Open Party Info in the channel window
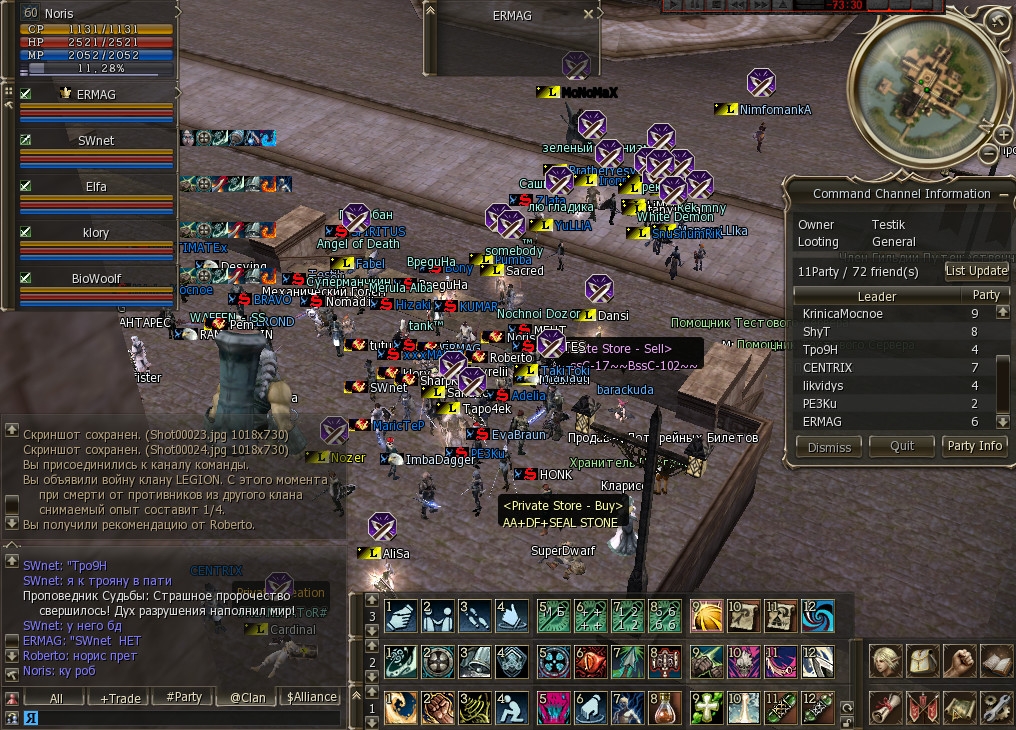1016x730 pixels. 974,446
